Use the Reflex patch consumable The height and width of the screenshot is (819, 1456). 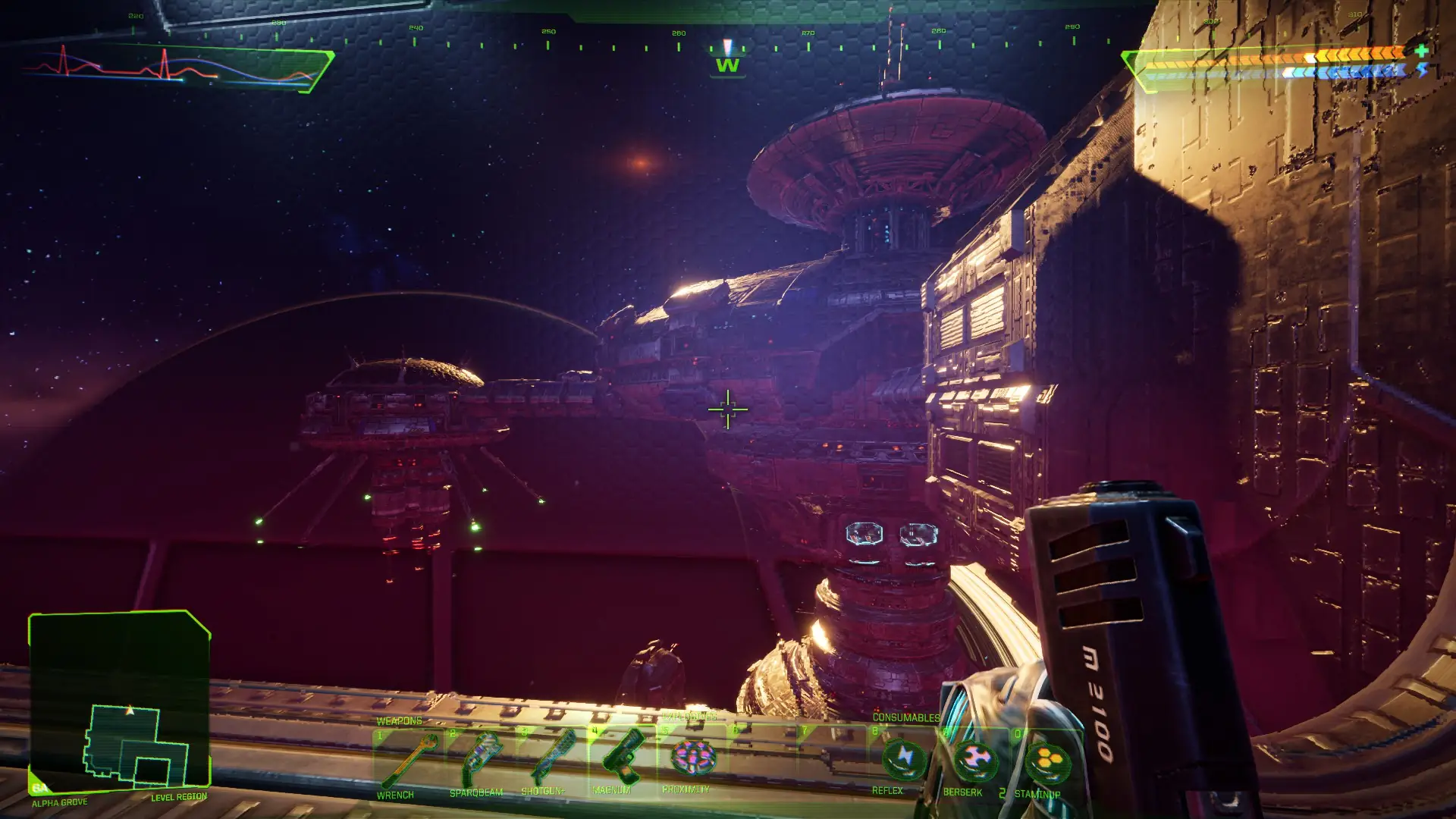point(903,759)
